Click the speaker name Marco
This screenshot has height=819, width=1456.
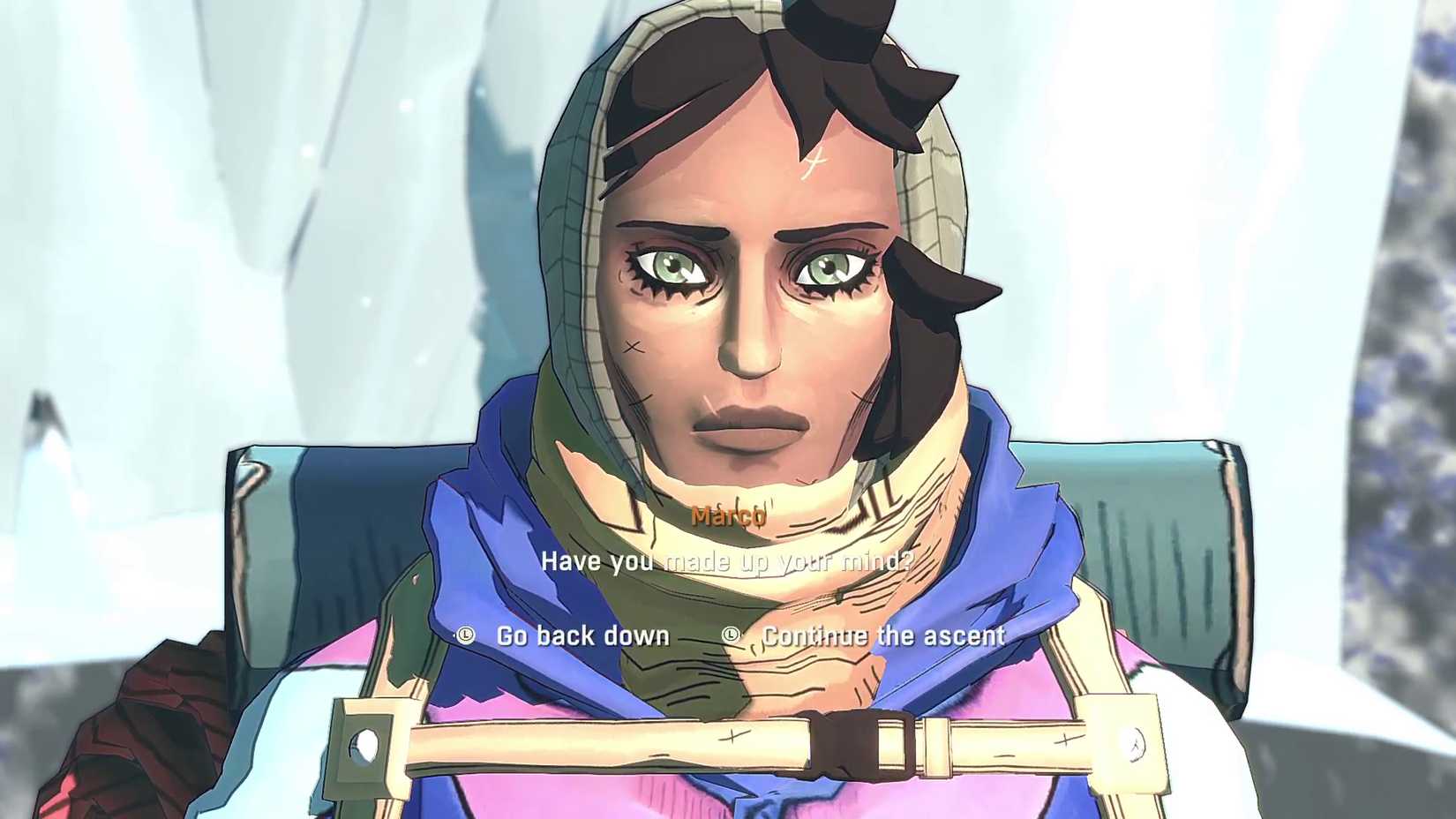729,516
